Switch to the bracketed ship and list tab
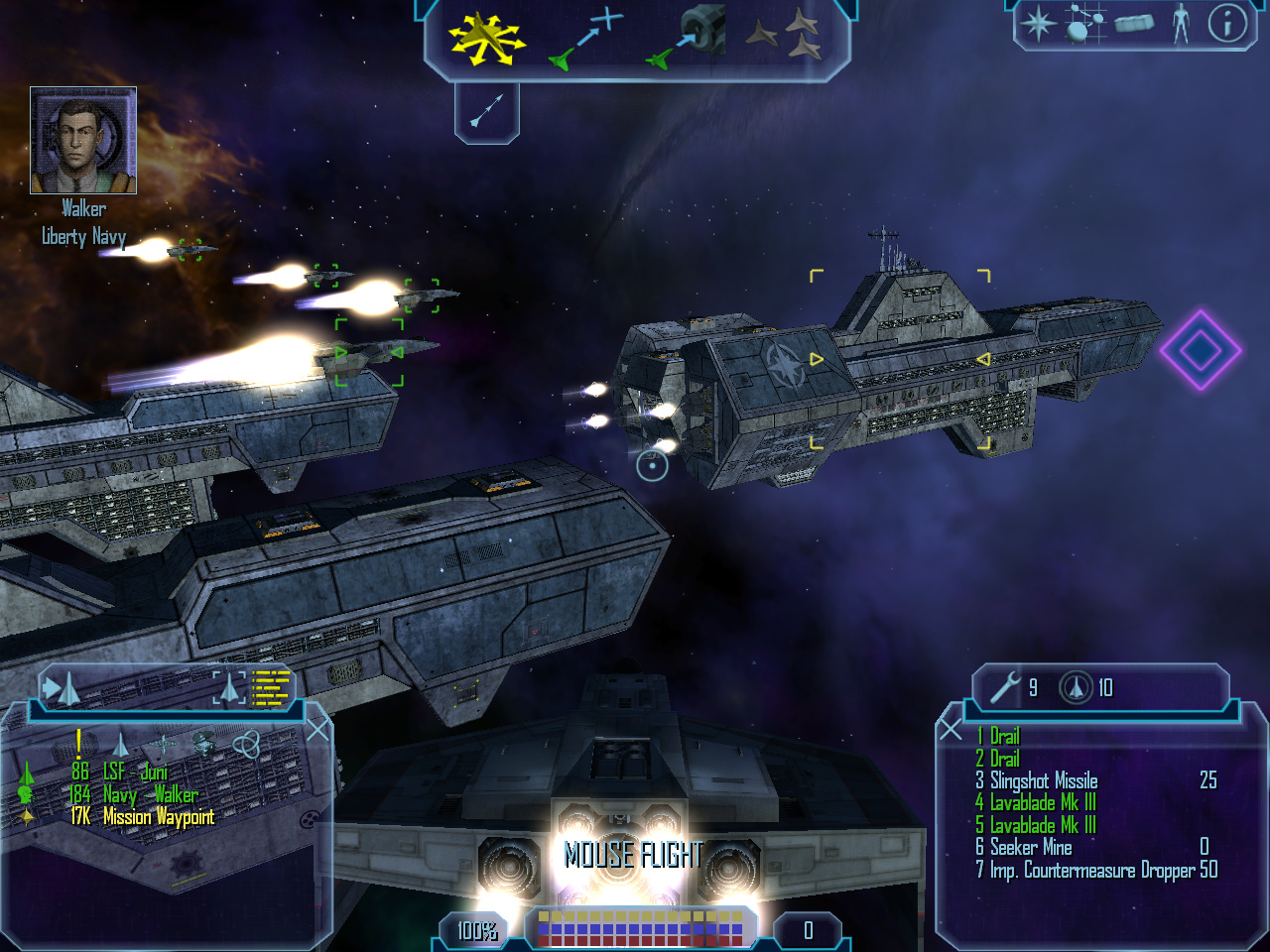Viewport: 1270px width, 952px height. pyautogui.click(x=253, y=687)
